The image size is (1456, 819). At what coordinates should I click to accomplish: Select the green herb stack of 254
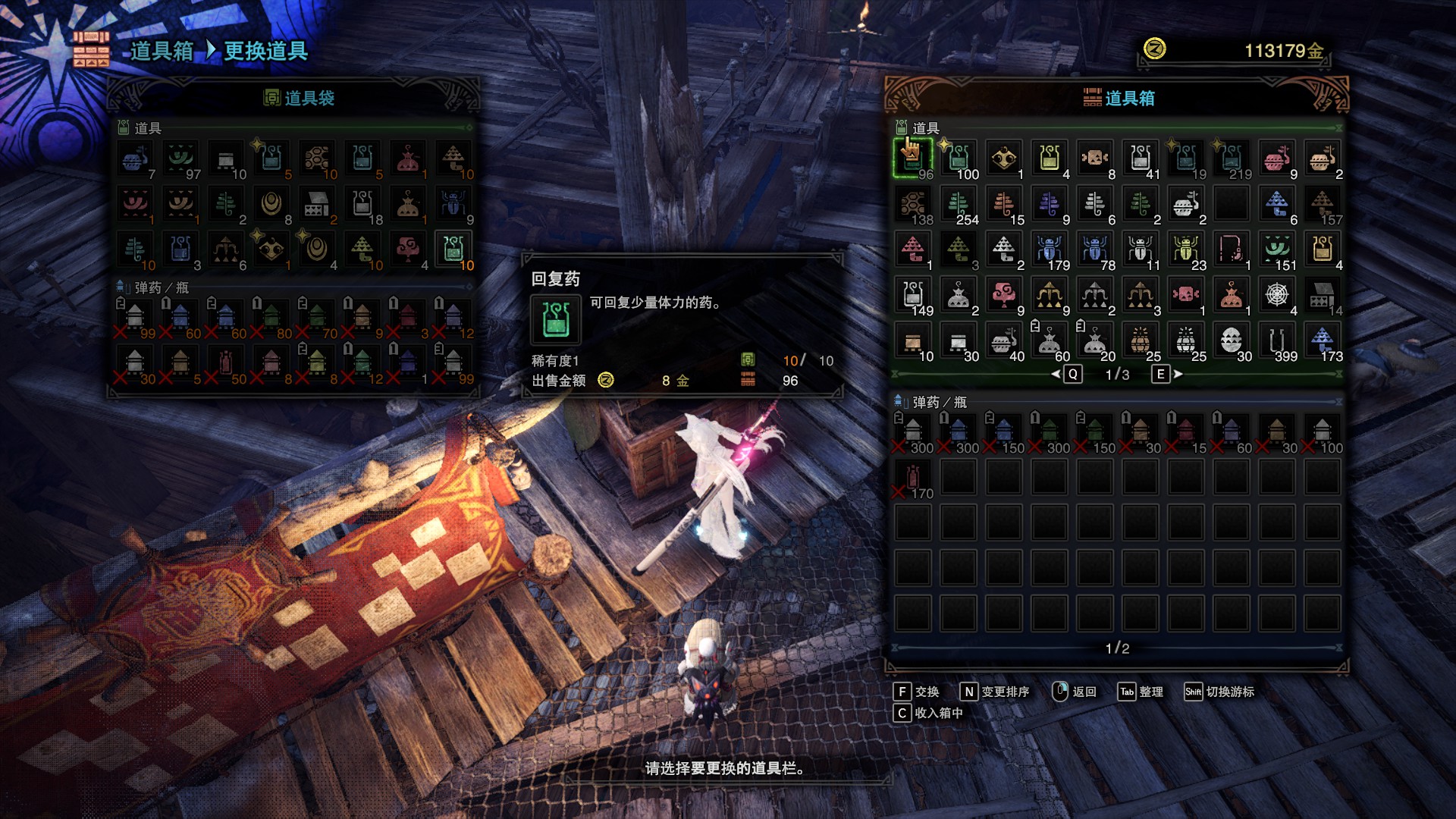point(959,204)
